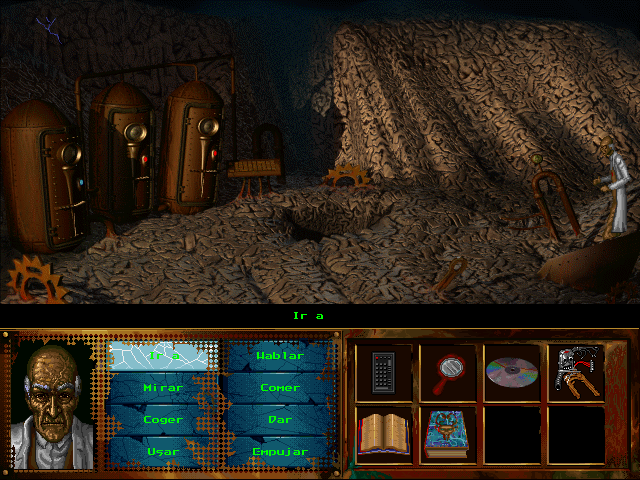Screen dimensions: 640x480
Task: Activate the 'Empujar' verb
Action: (280, 451)
